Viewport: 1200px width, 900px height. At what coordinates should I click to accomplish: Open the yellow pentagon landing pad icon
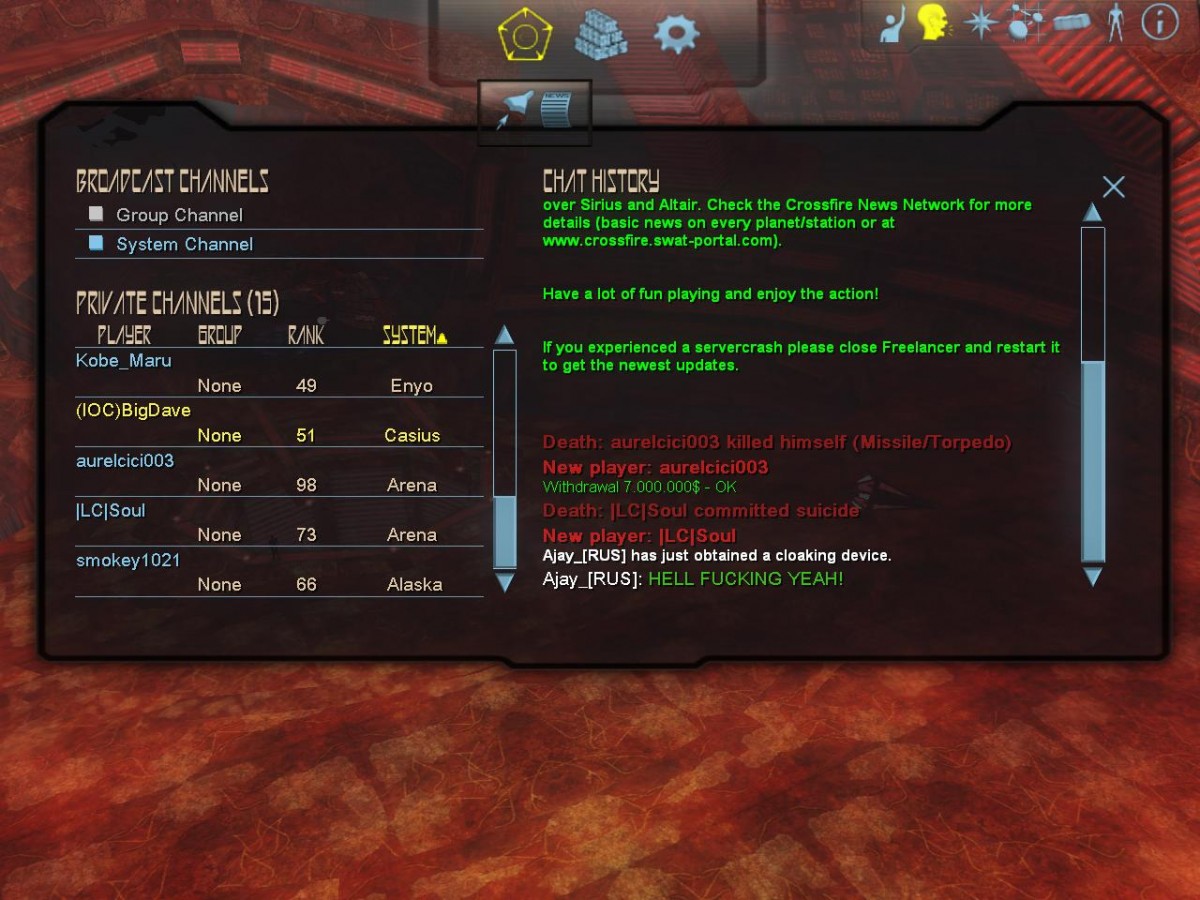525,37
